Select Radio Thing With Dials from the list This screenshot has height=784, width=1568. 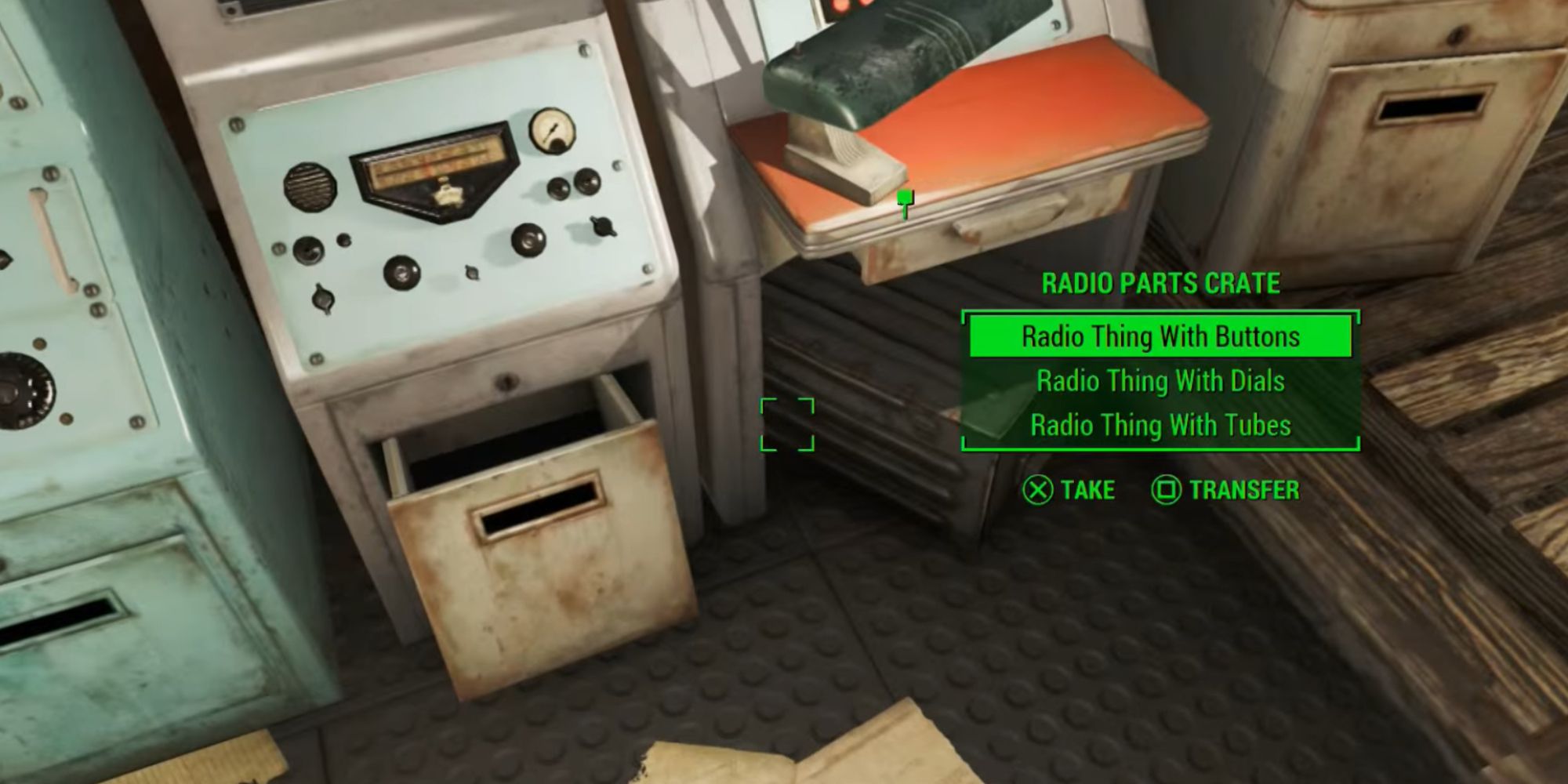[1160, 382]
